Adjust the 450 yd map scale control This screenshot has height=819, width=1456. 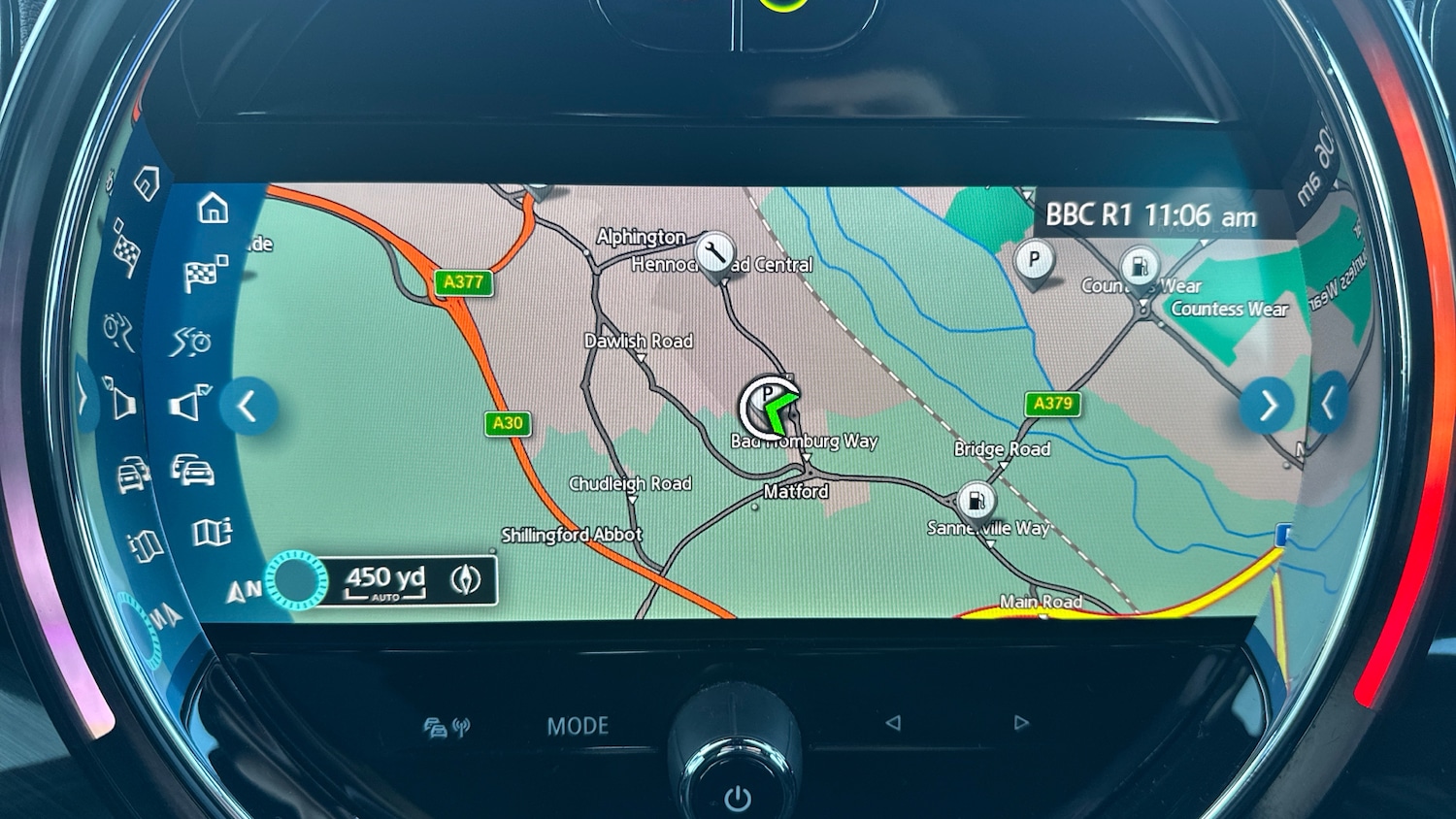tap(384, 580)
